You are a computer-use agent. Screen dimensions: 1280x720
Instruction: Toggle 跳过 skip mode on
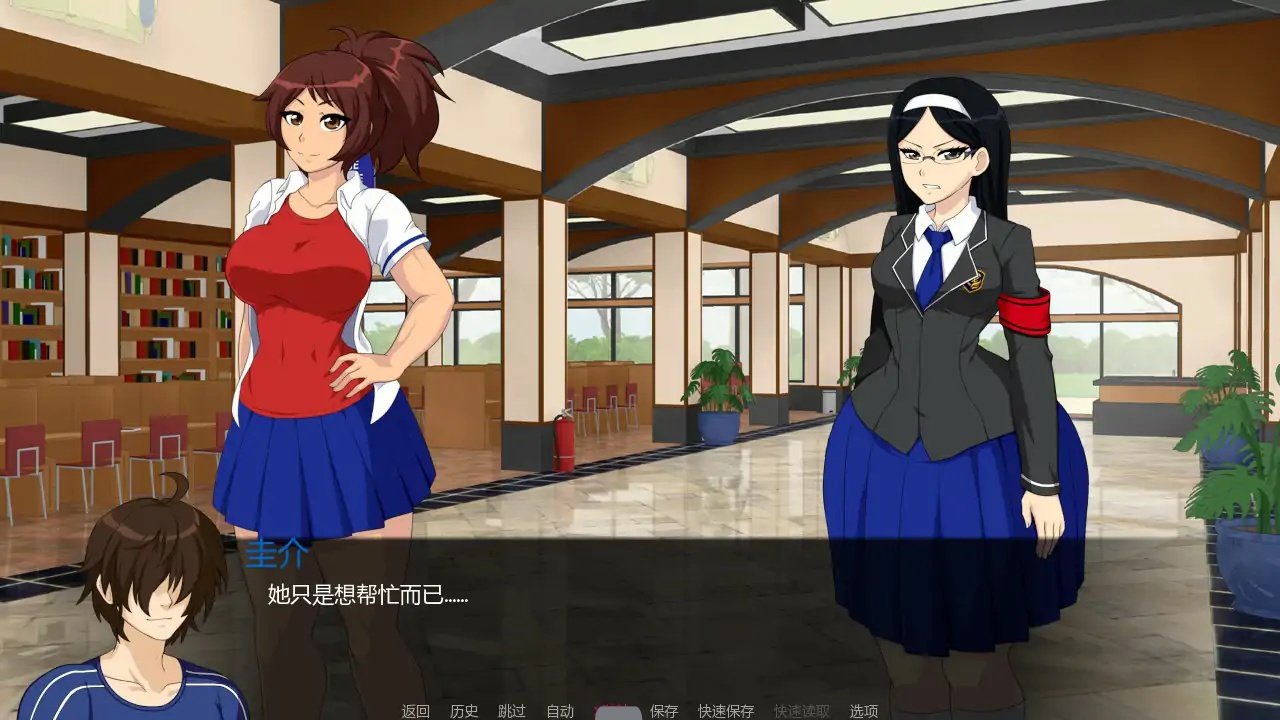pos(510,708)
